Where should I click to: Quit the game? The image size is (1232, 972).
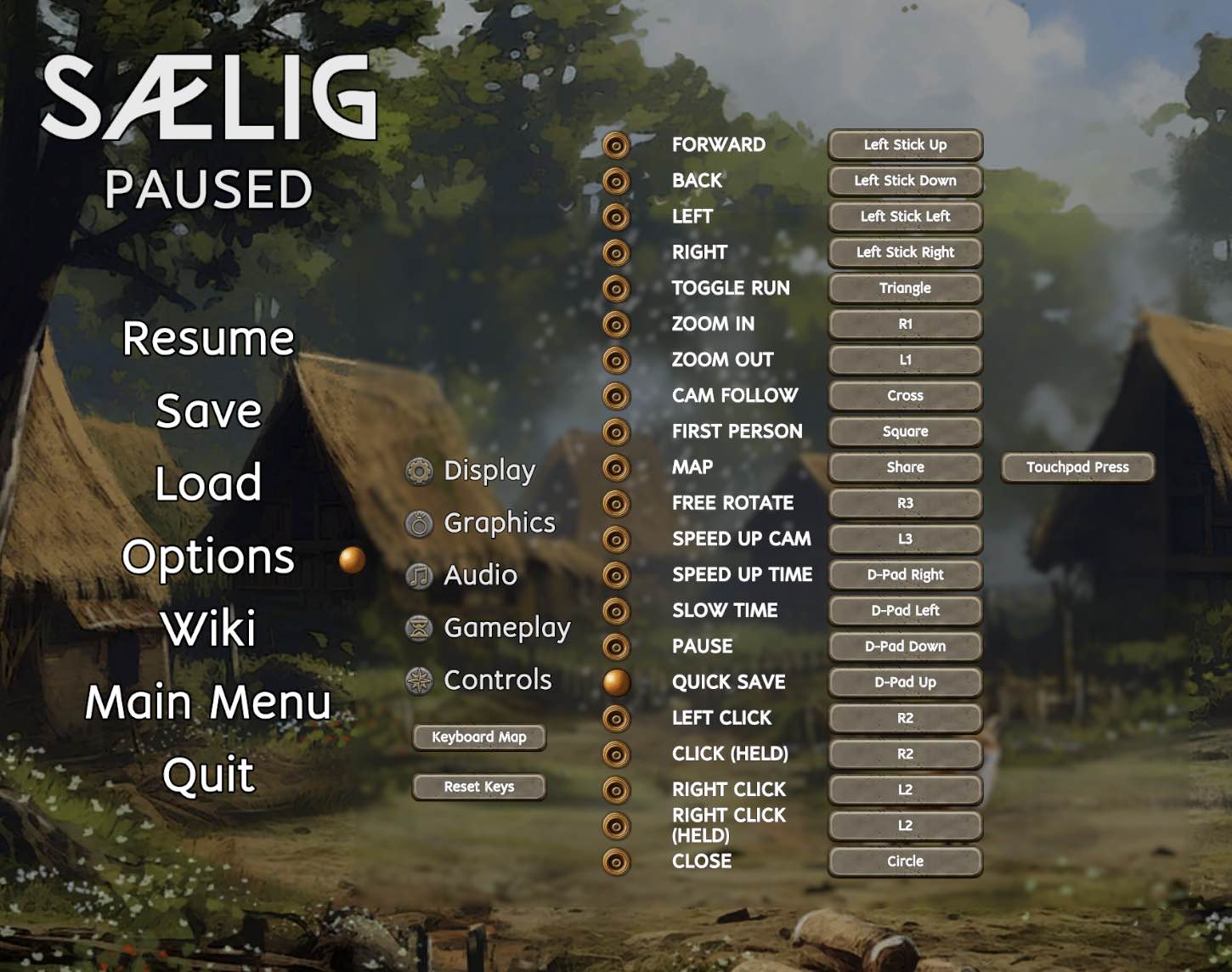click(x=208, y=775)
